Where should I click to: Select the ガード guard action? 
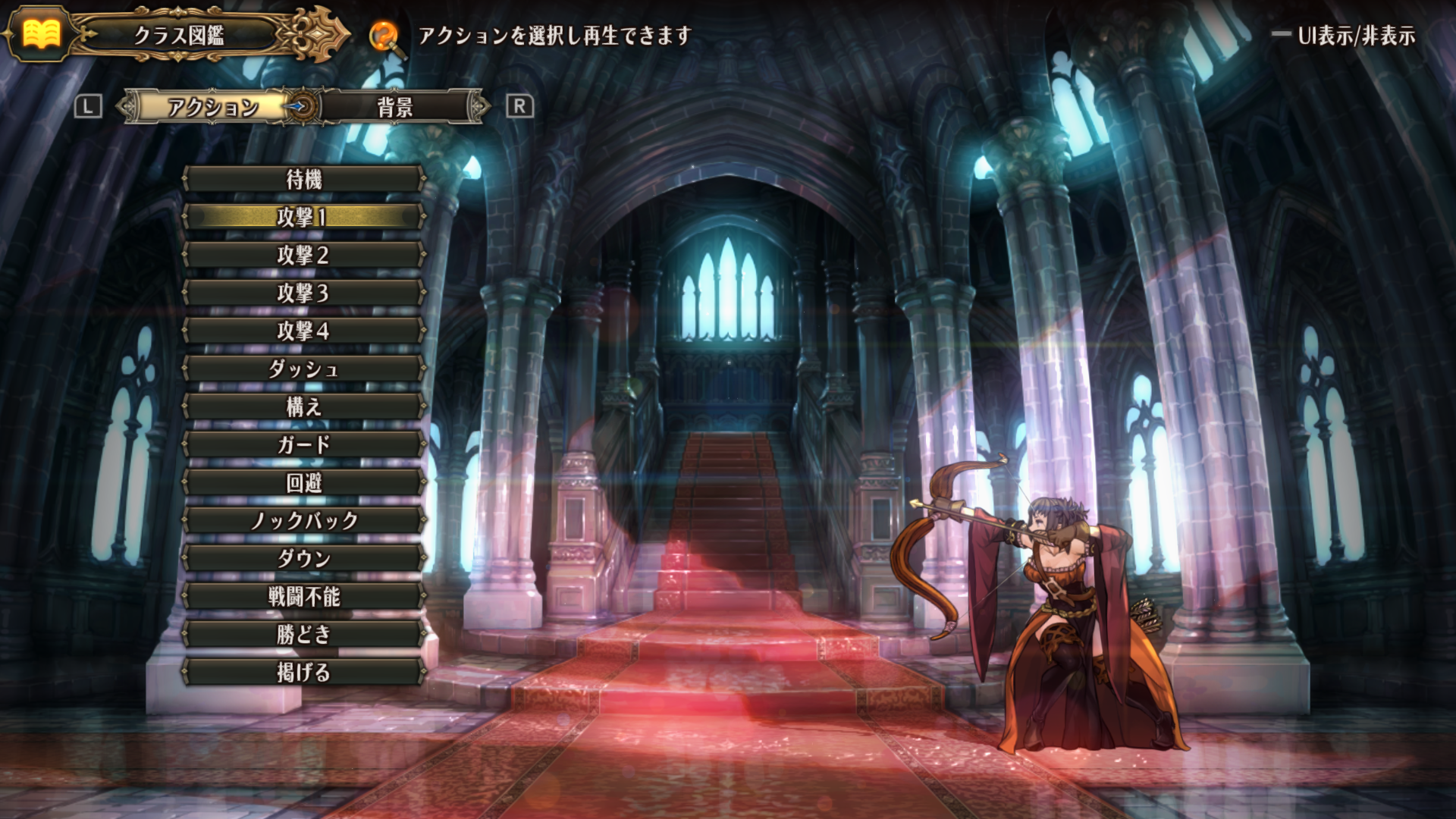(303, 445)
